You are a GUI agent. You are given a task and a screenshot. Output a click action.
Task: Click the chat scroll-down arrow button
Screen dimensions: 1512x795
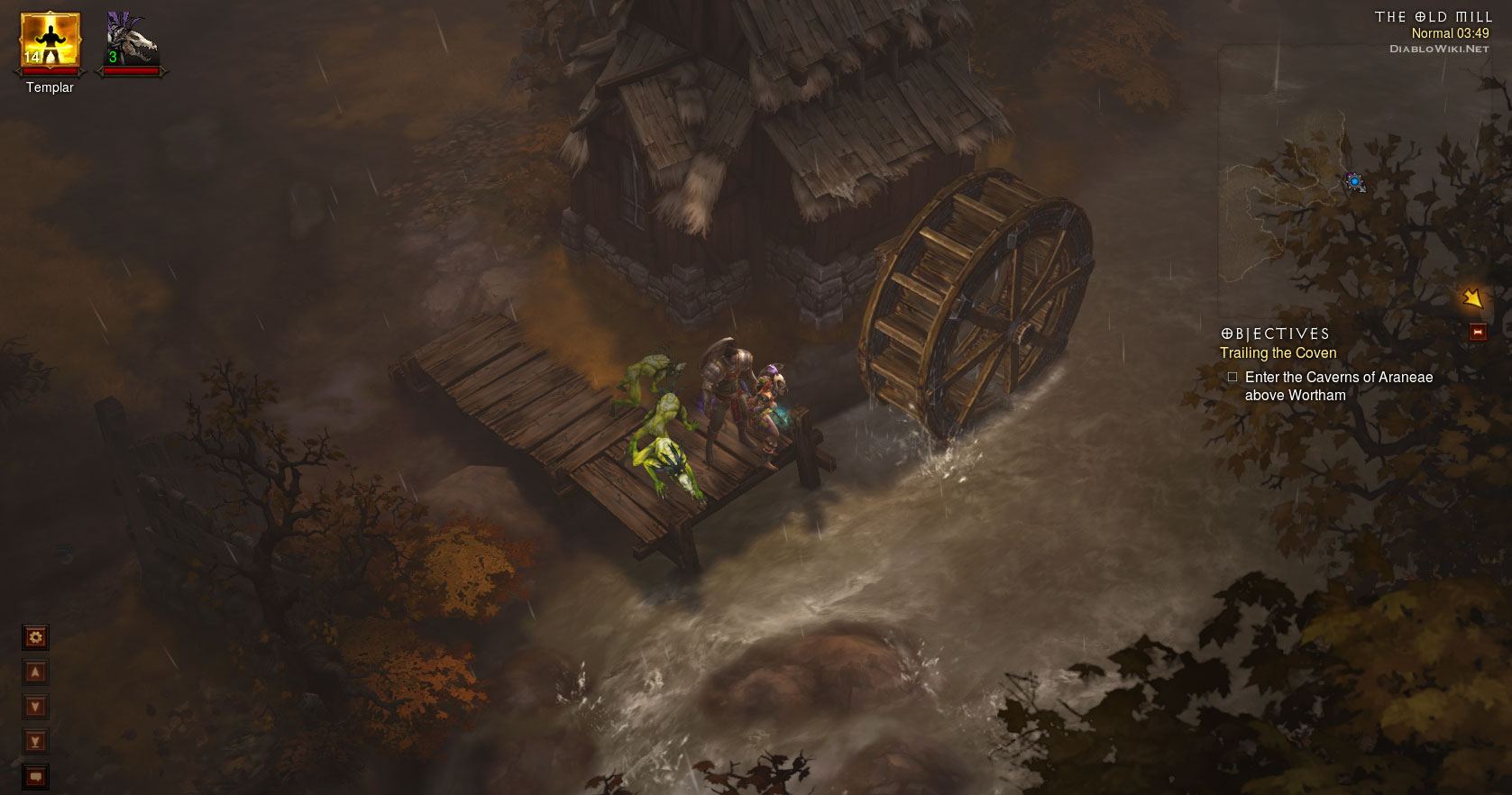pyautogui.click(x=35, y=707)
